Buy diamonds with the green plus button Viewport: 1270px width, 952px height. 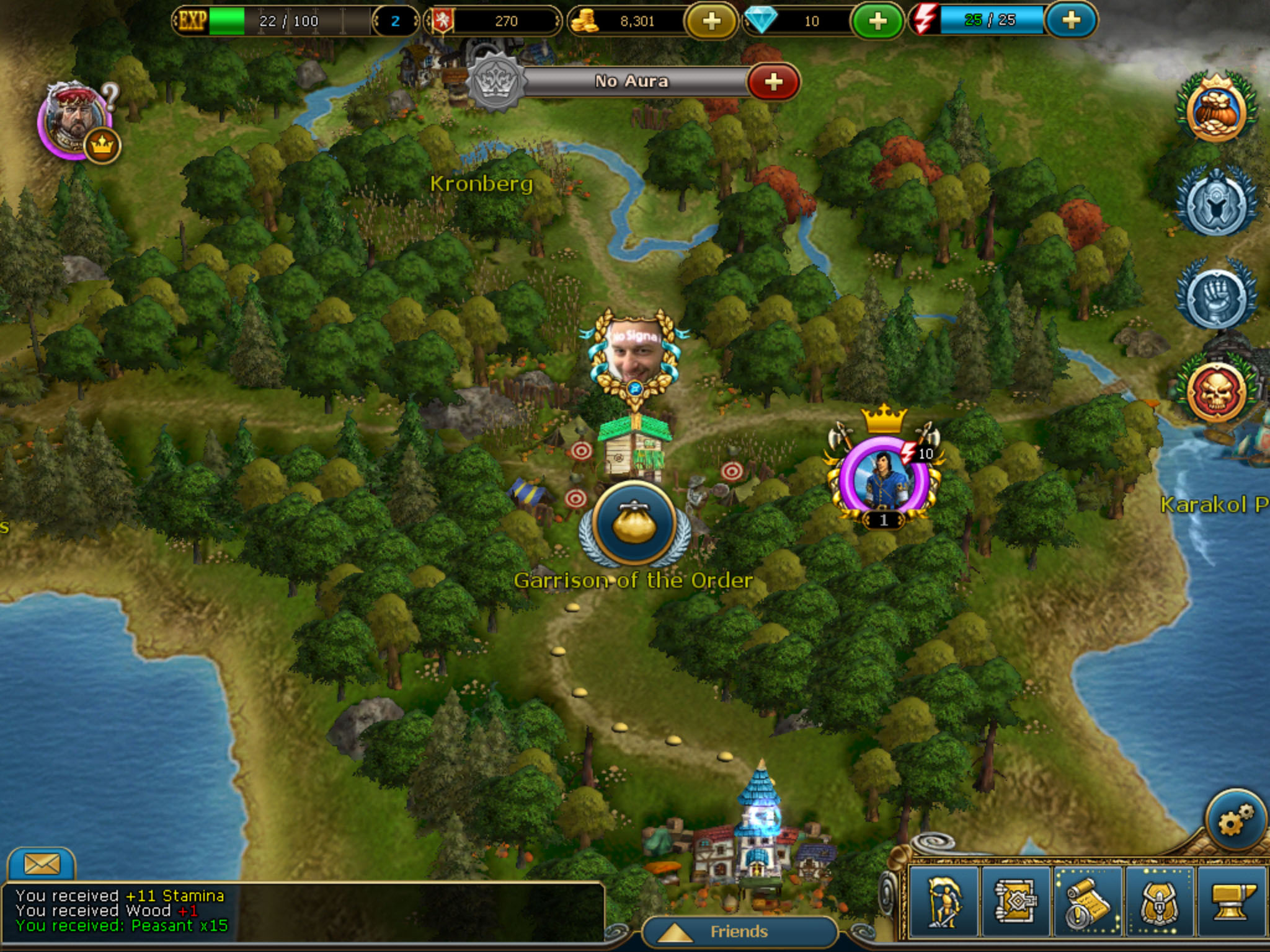[x=877, y=22]
